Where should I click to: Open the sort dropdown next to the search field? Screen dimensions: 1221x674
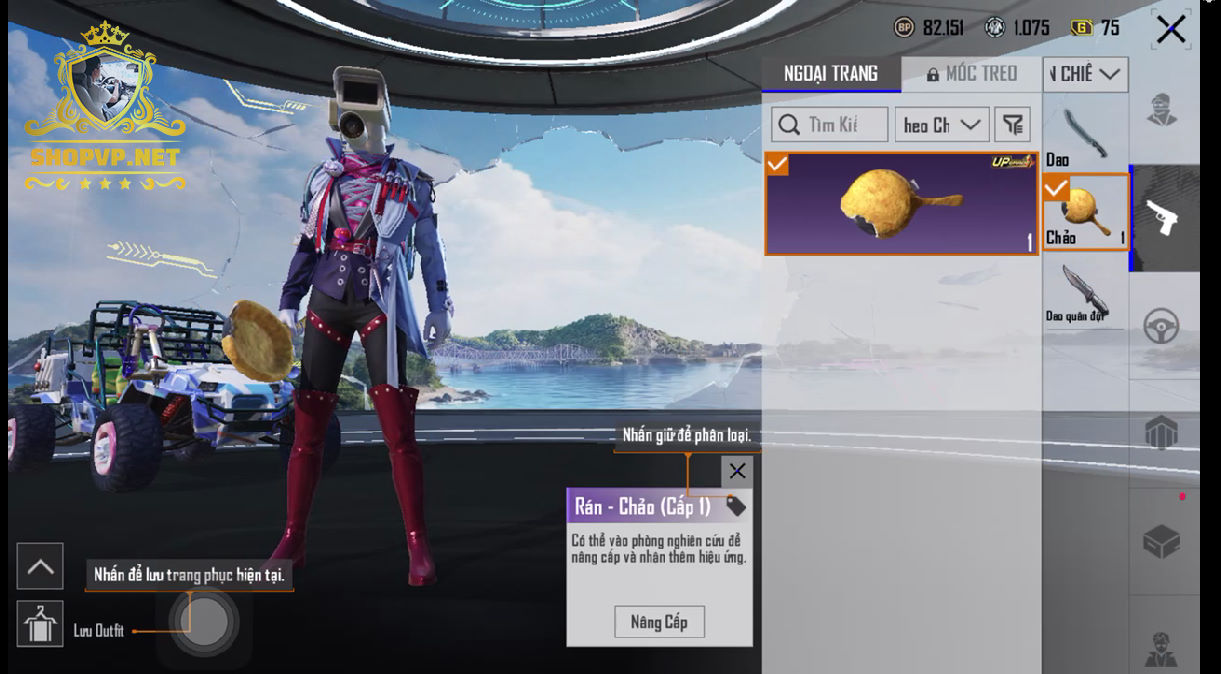pyautogui.click(x=941, y=125)
